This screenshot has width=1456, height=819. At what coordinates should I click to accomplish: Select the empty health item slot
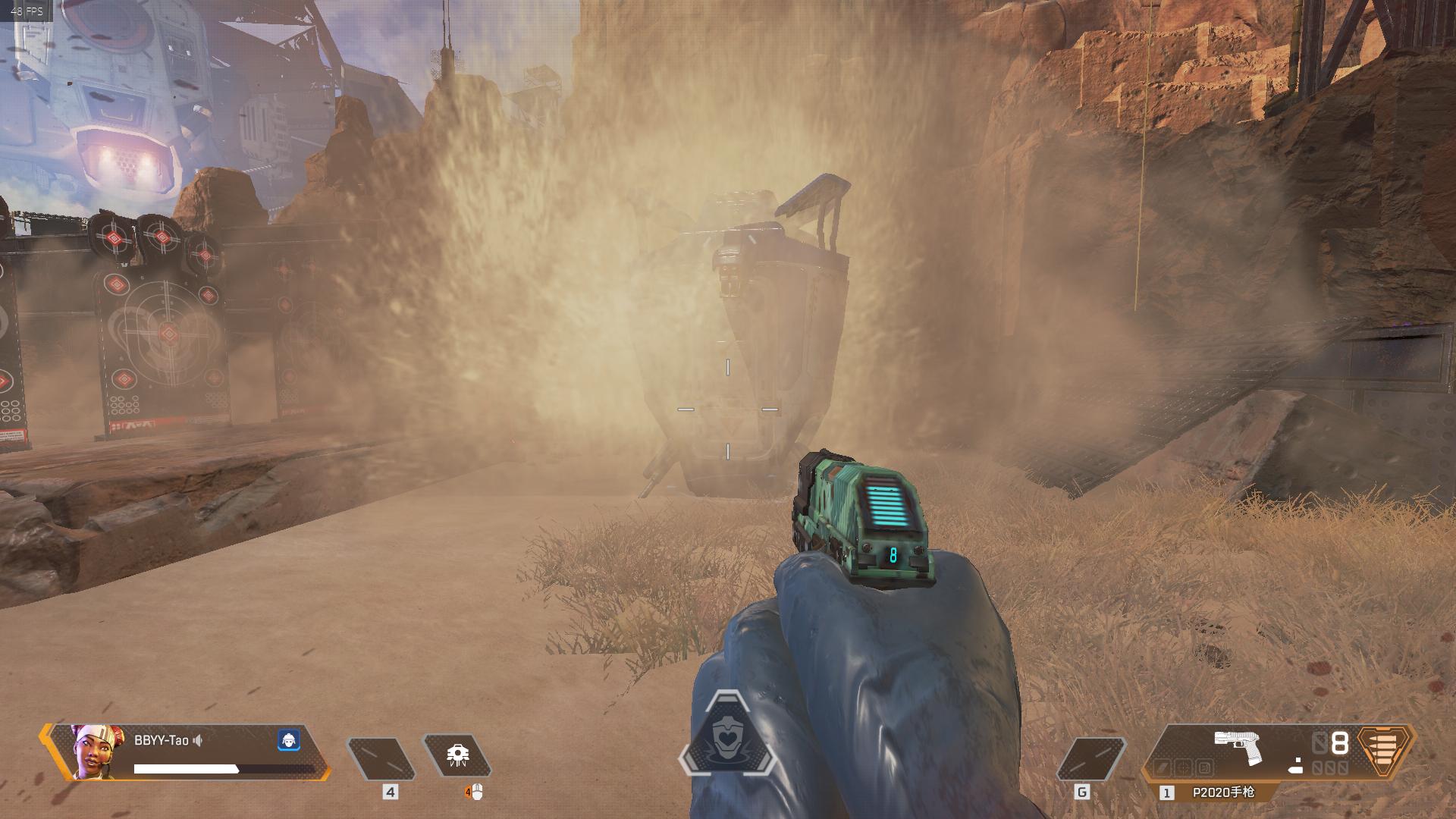pos(381,758)
